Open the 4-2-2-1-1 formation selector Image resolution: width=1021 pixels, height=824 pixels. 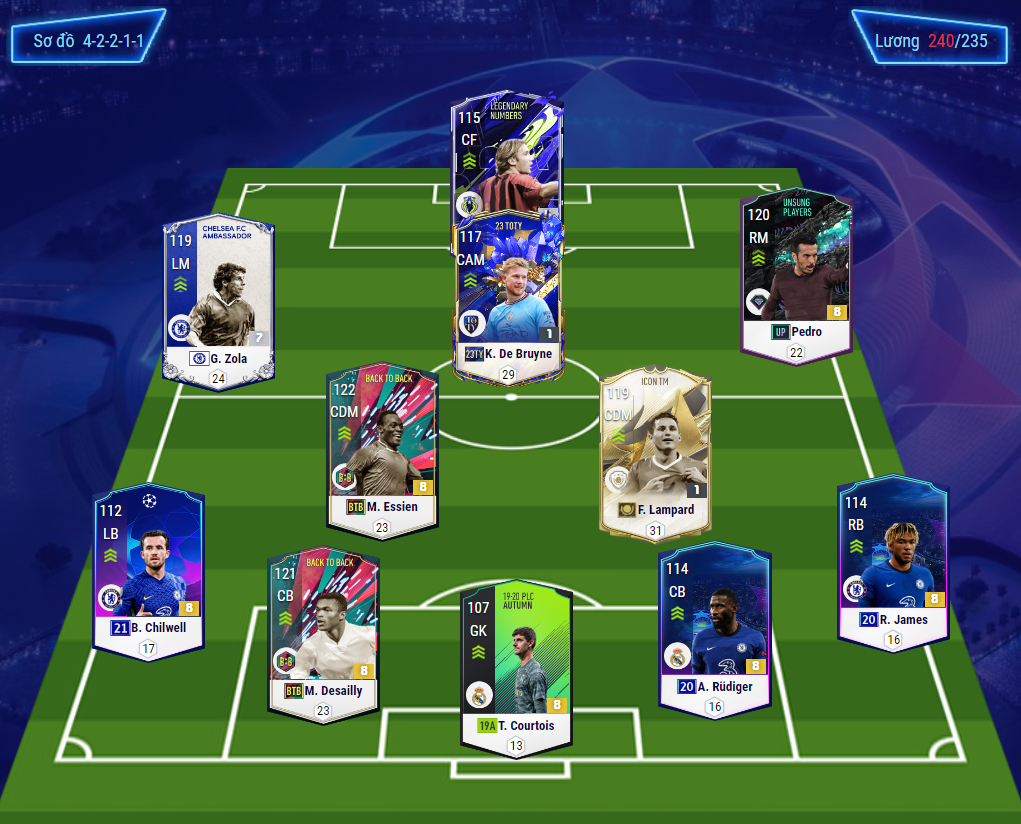[x=88, y=41]
